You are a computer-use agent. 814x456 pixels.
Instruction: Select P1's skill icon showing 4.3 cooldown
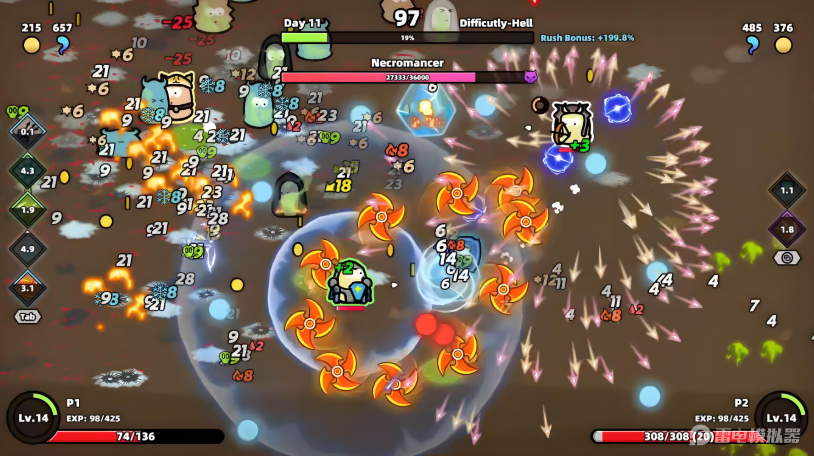tap(27, 170)
